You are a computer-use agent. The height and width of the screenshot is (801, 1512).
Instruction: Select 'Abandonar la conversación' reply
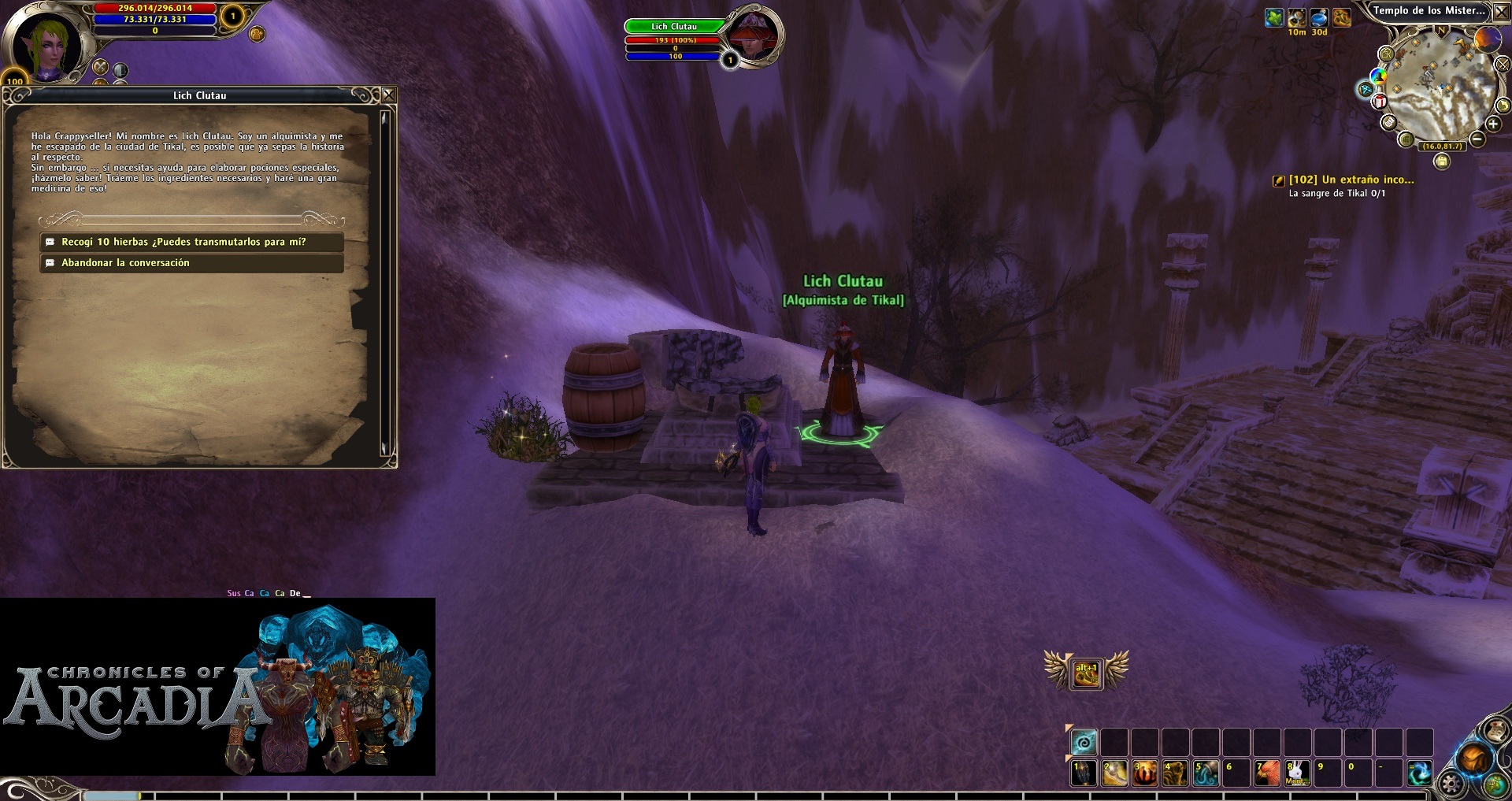click(x=191, y=263)
